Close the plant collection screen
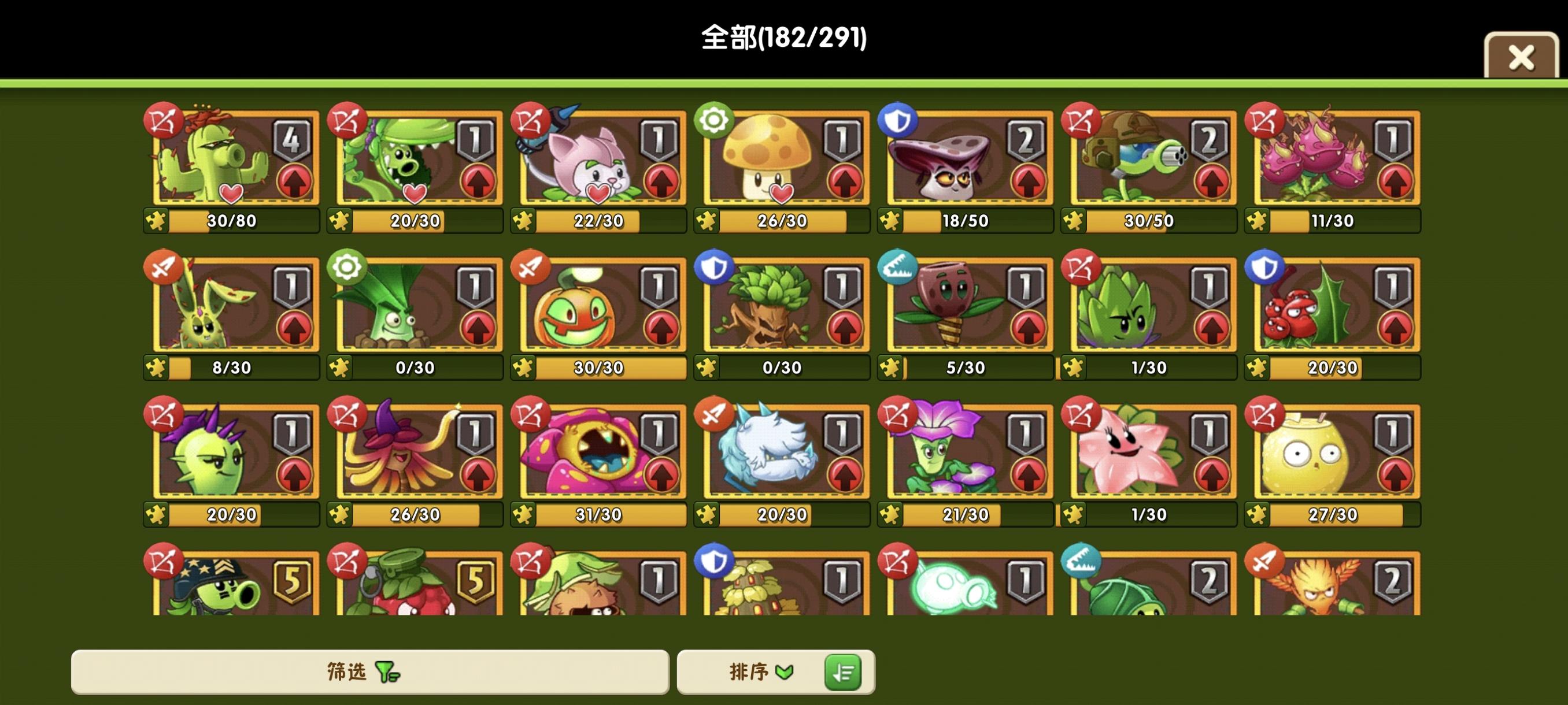 [x=1521, y=57]
